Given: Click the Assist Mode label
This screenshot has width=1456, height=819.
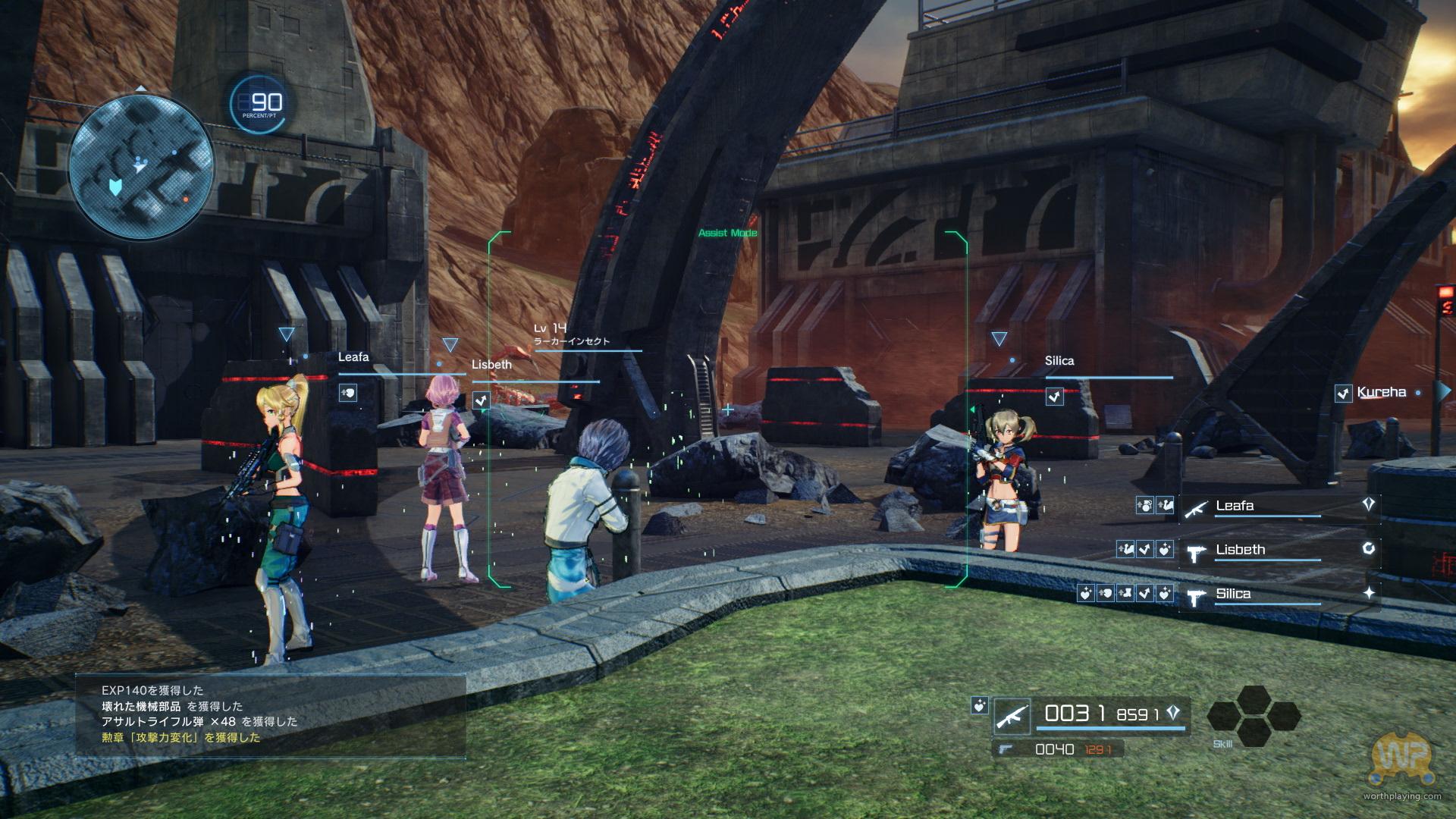Looking at the screenshot, I should pyautogui.click(x=727, y=233).
